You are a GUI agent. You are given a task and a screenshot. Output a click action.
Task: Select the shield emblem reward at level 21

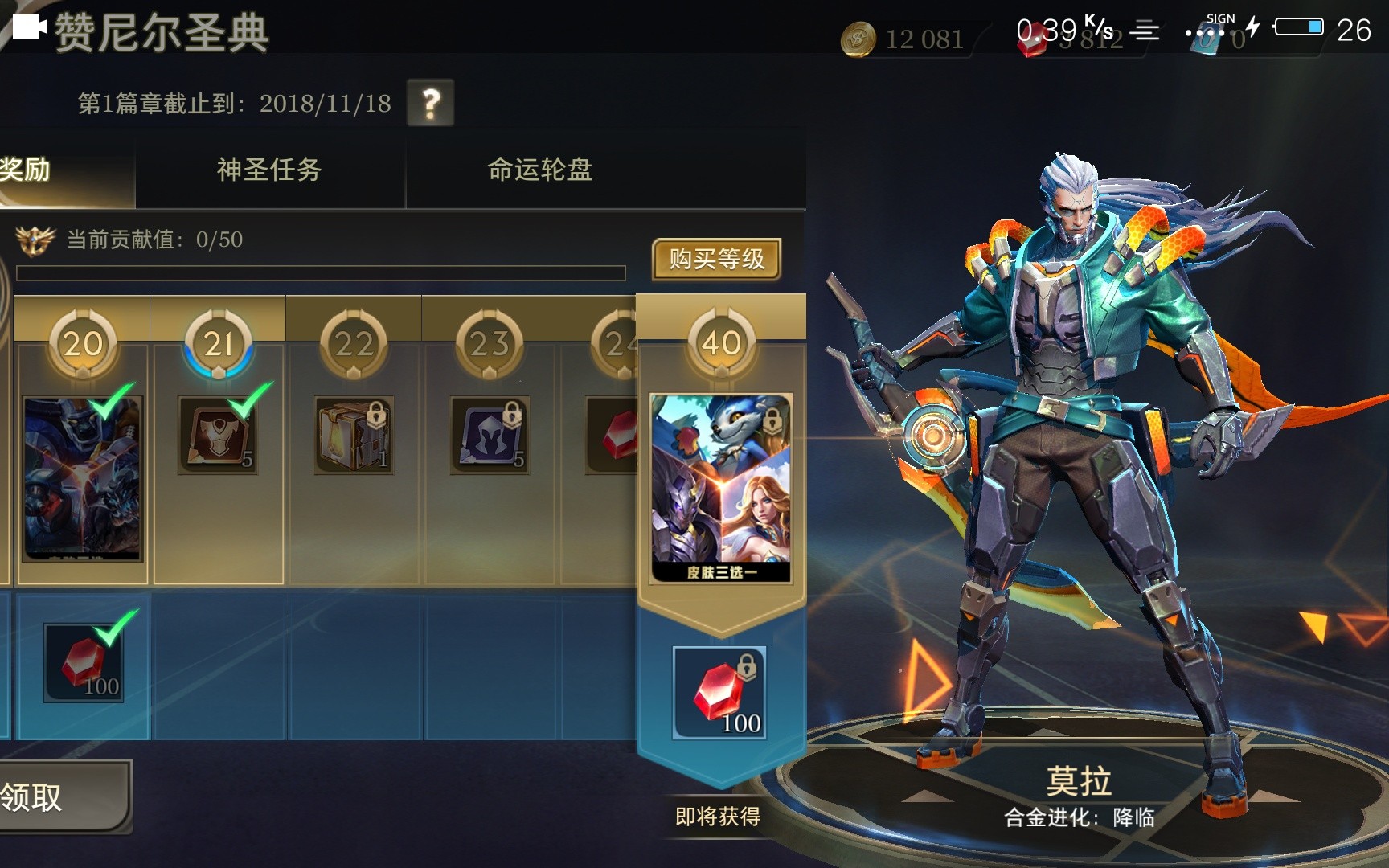217,432
